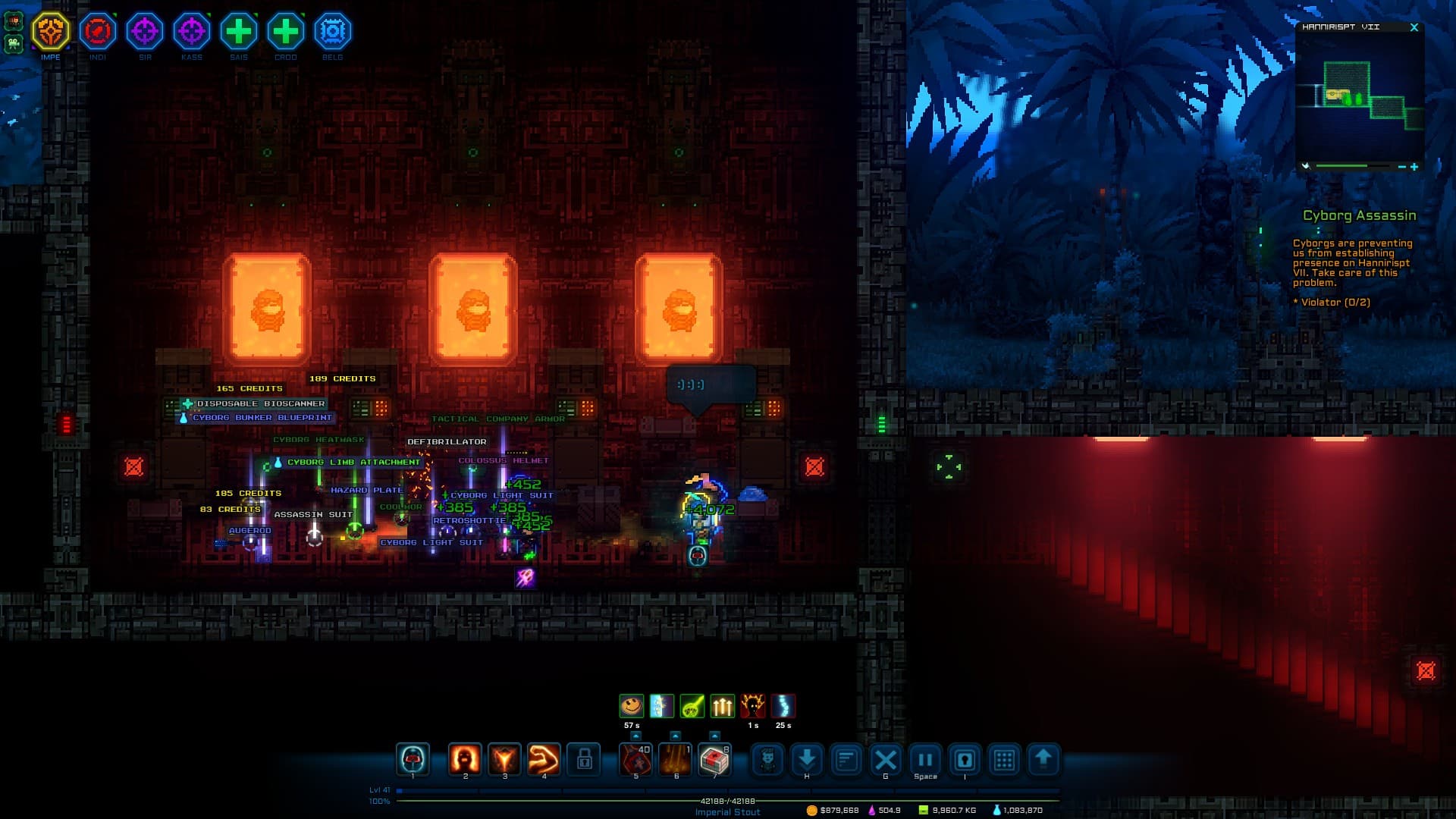Viewport: 1456px width, 819px height.
Task: Open the inventory grid menu button
Action: (x=1005, y=761)
